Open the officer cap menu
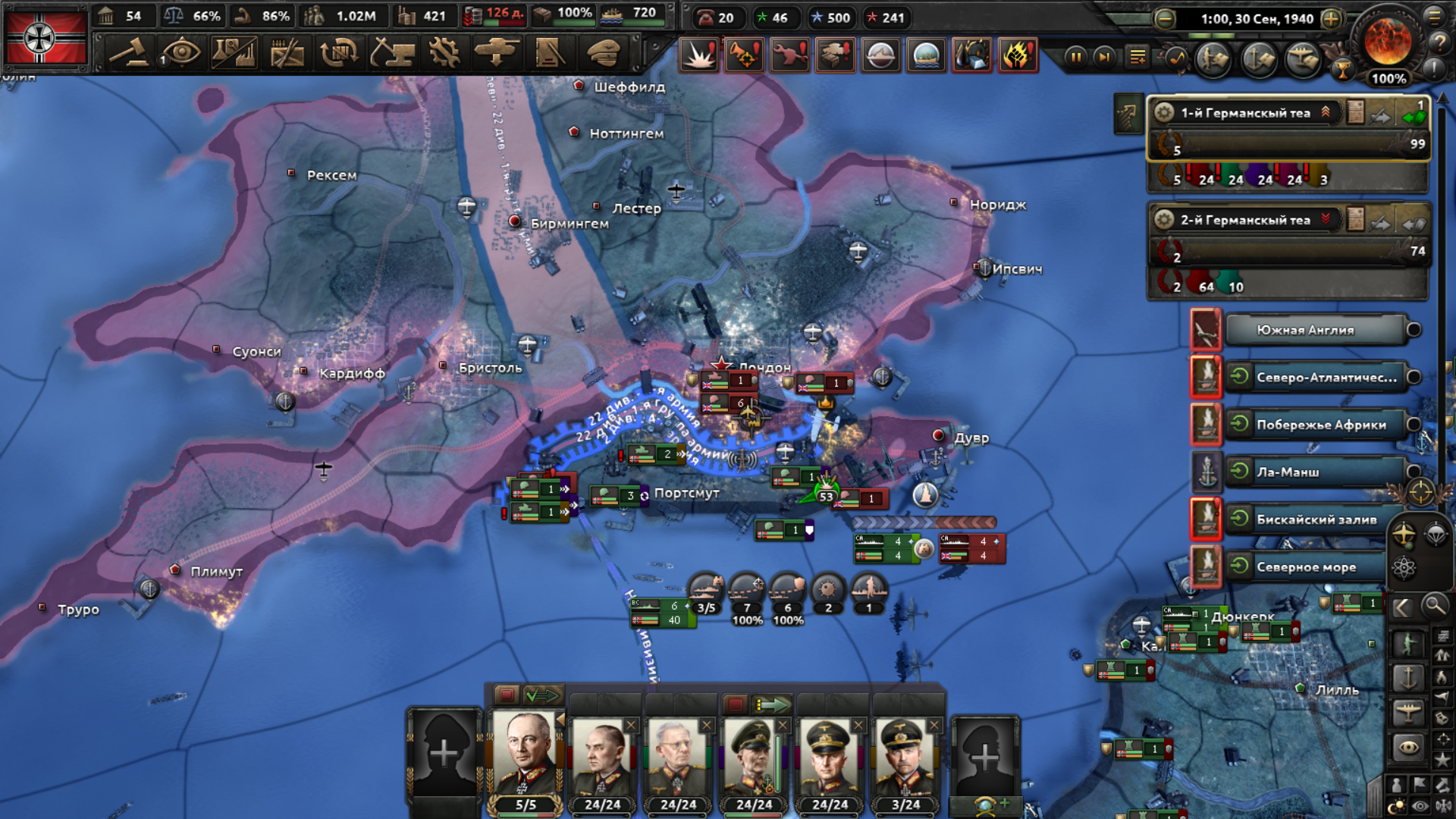Image resolution: width=1456 pixels, height=819 pixels. point(604,53)
